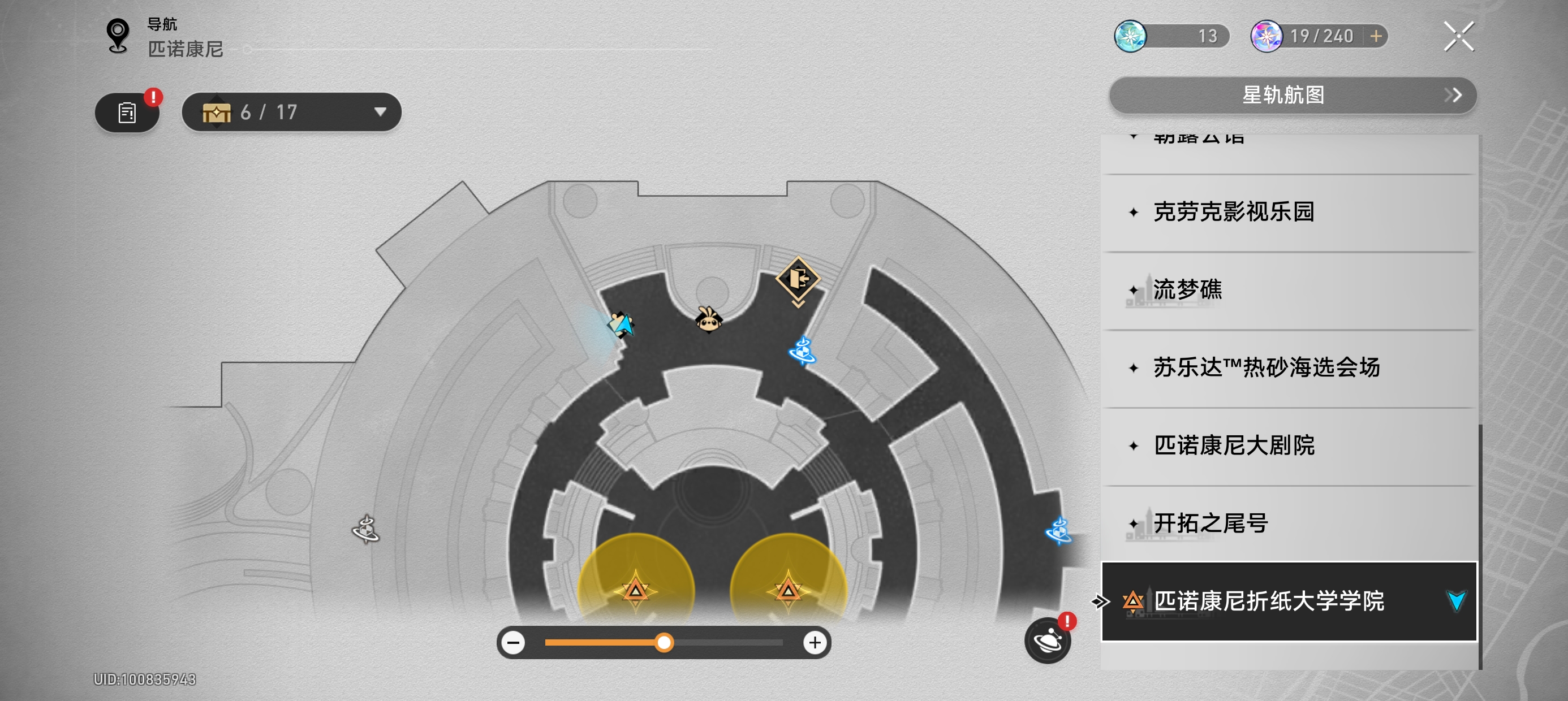Screen dimensions: 1568x701
Task: Open the planet icon button with alert
Action: coord(1048,640)
